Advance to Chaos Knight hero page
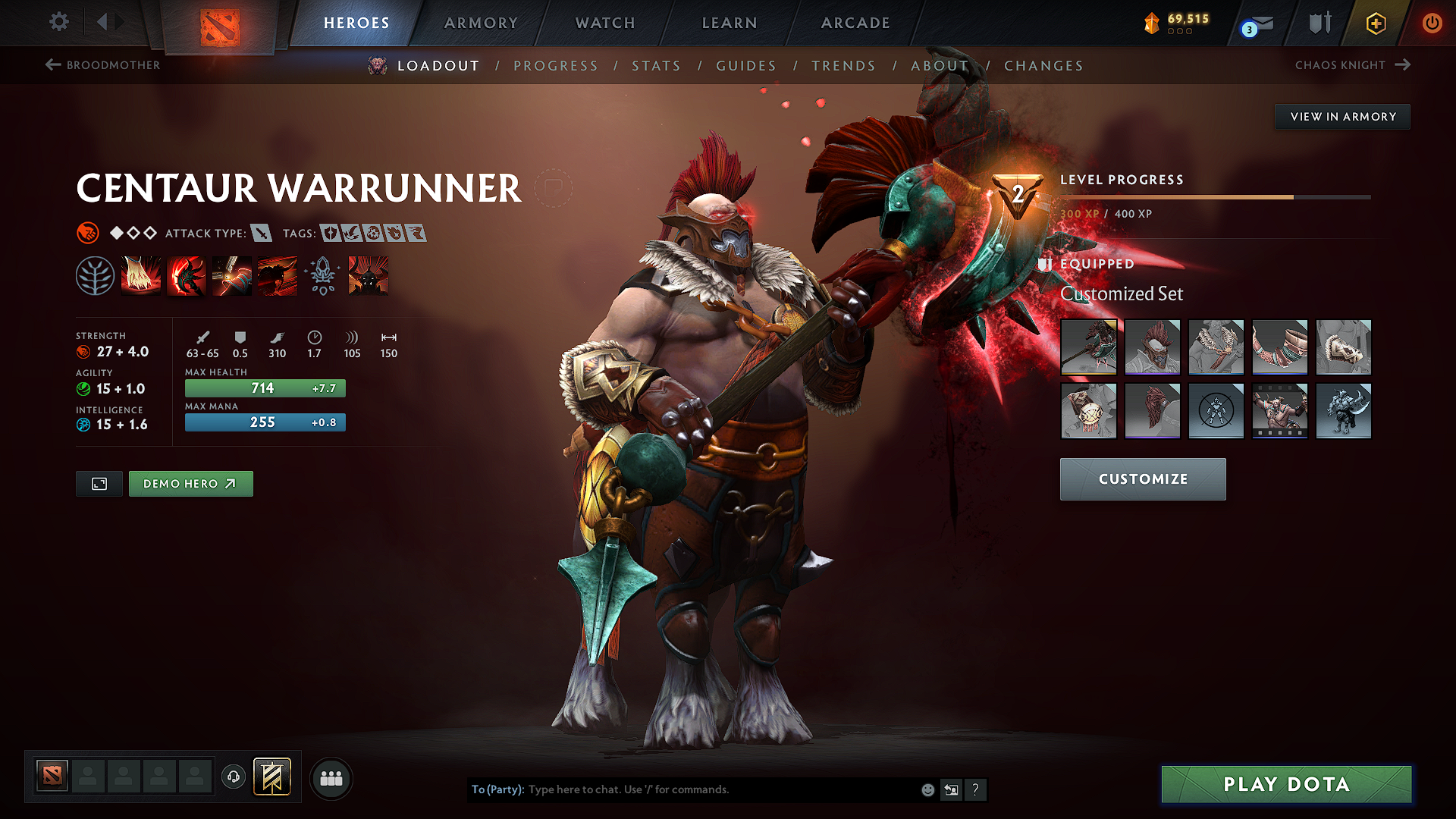 [x=1353, y=65]
